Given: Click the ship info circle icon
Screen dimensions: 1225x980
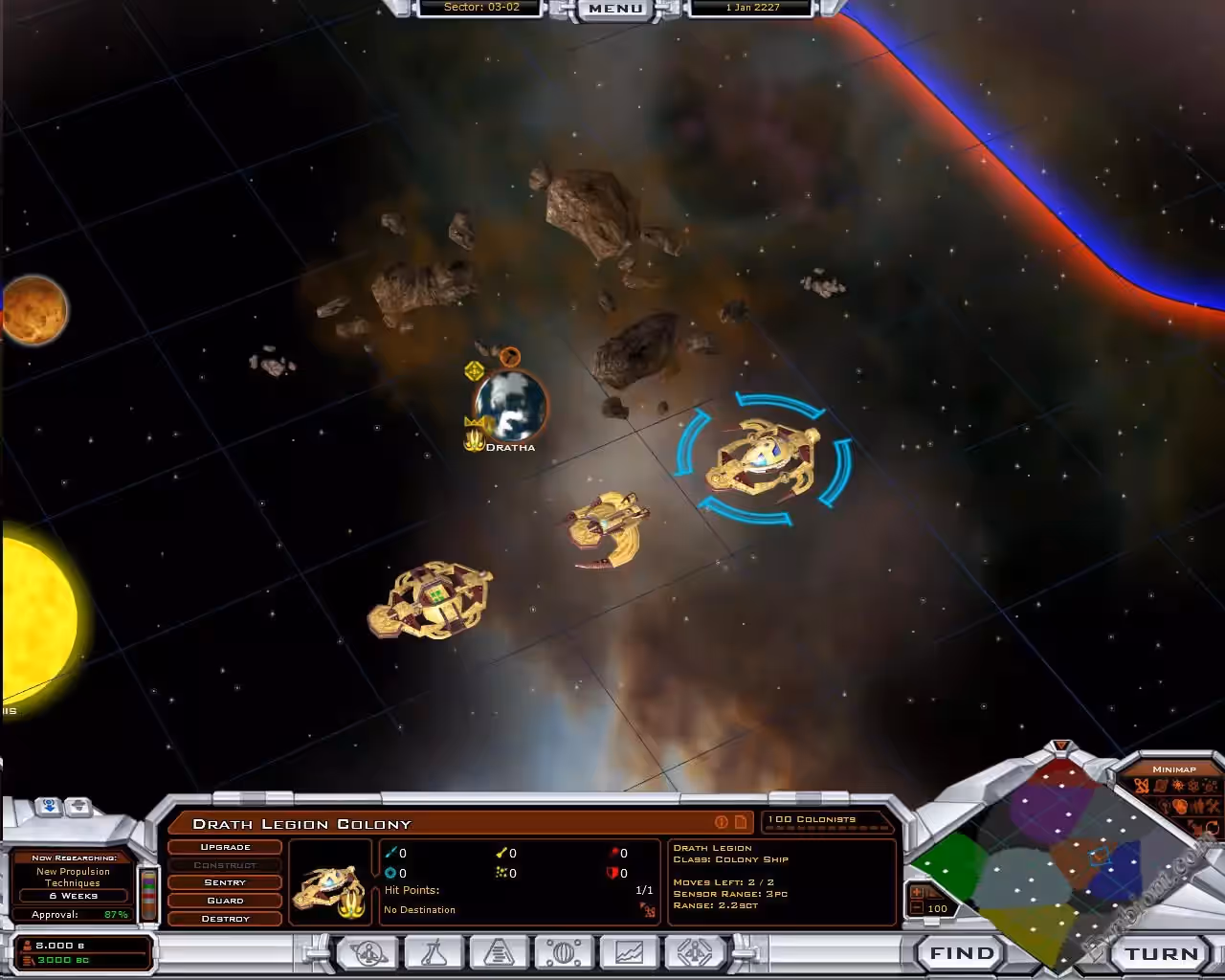Looking at the screenshot, I should pos(722,822).
